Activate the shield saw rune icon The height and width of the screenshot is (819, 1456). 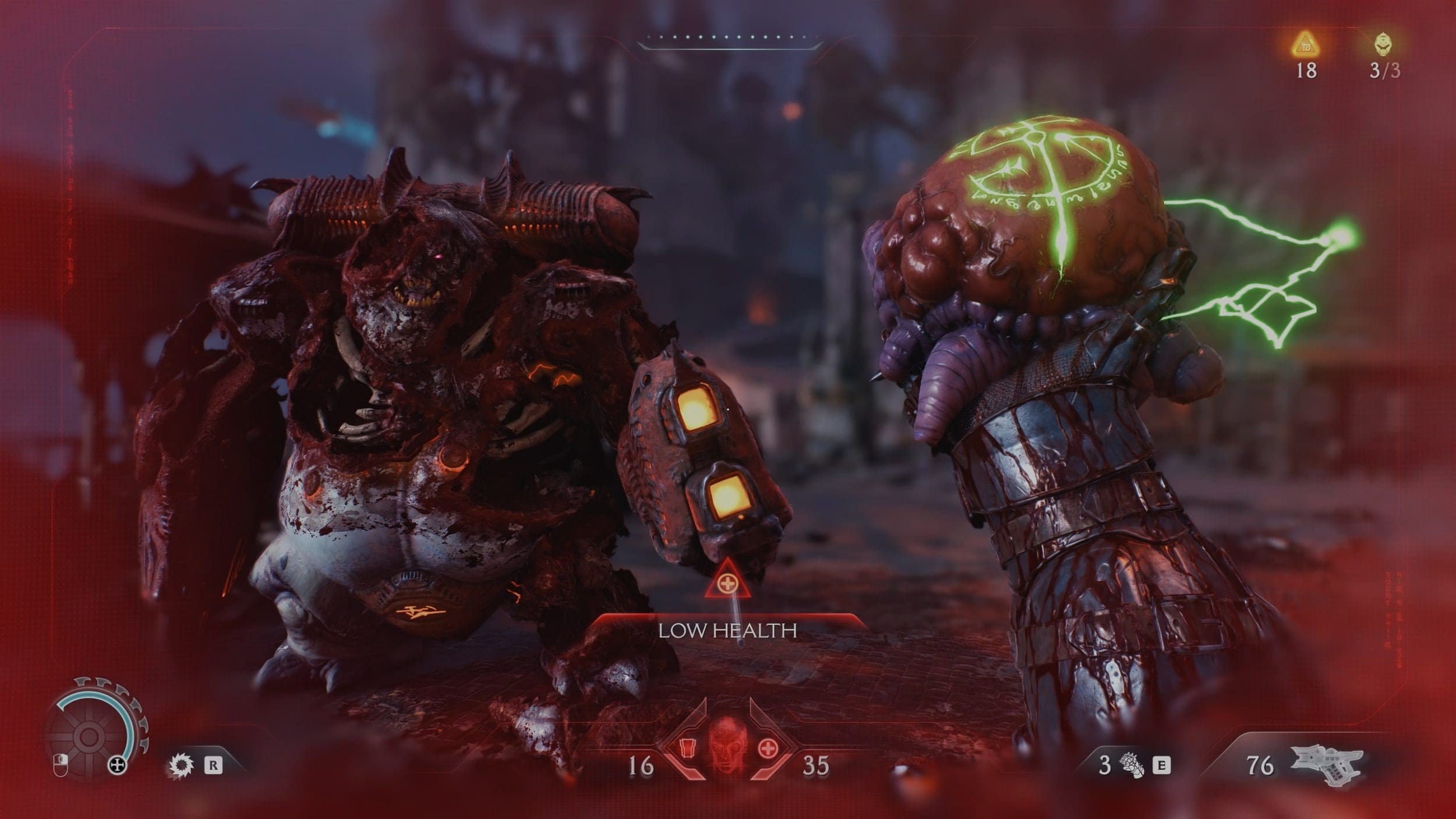[x=181, y=765]
